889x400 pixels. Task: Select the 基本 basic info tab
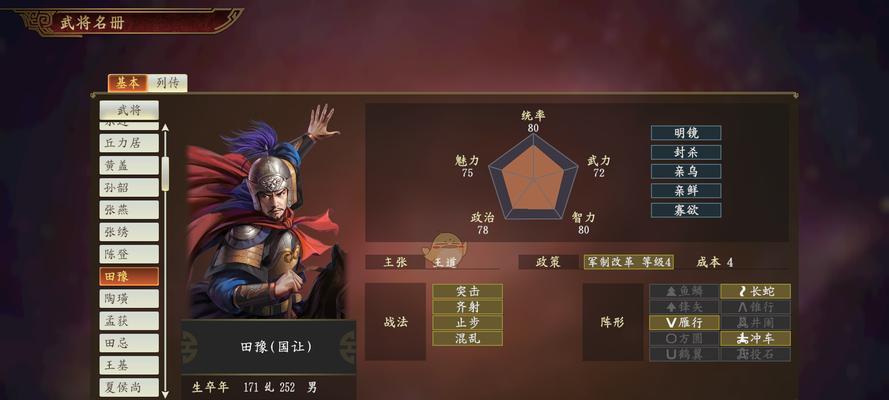[x=128, y=83]
